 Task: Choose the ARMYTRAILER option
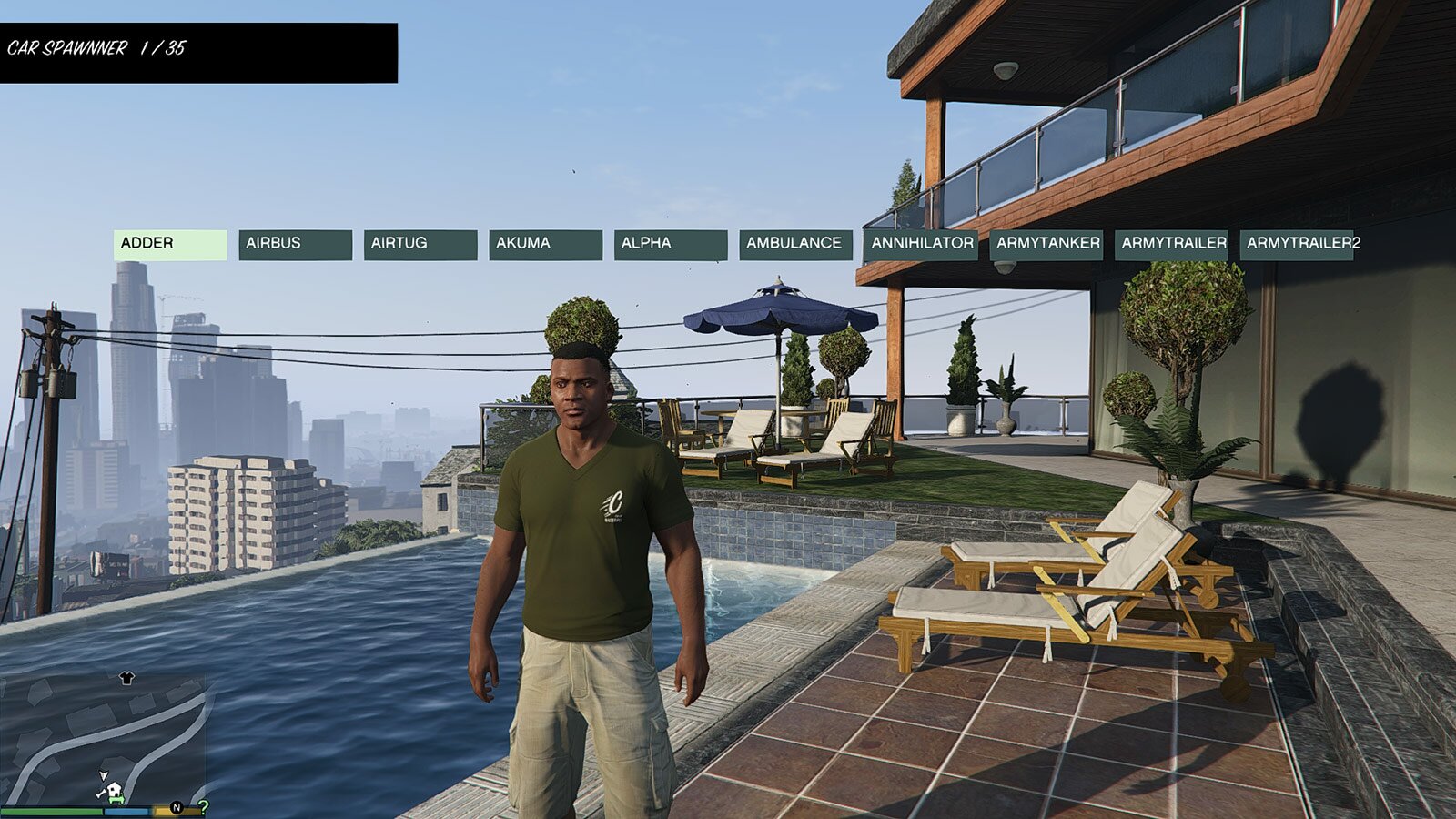tap(1172, 244)
